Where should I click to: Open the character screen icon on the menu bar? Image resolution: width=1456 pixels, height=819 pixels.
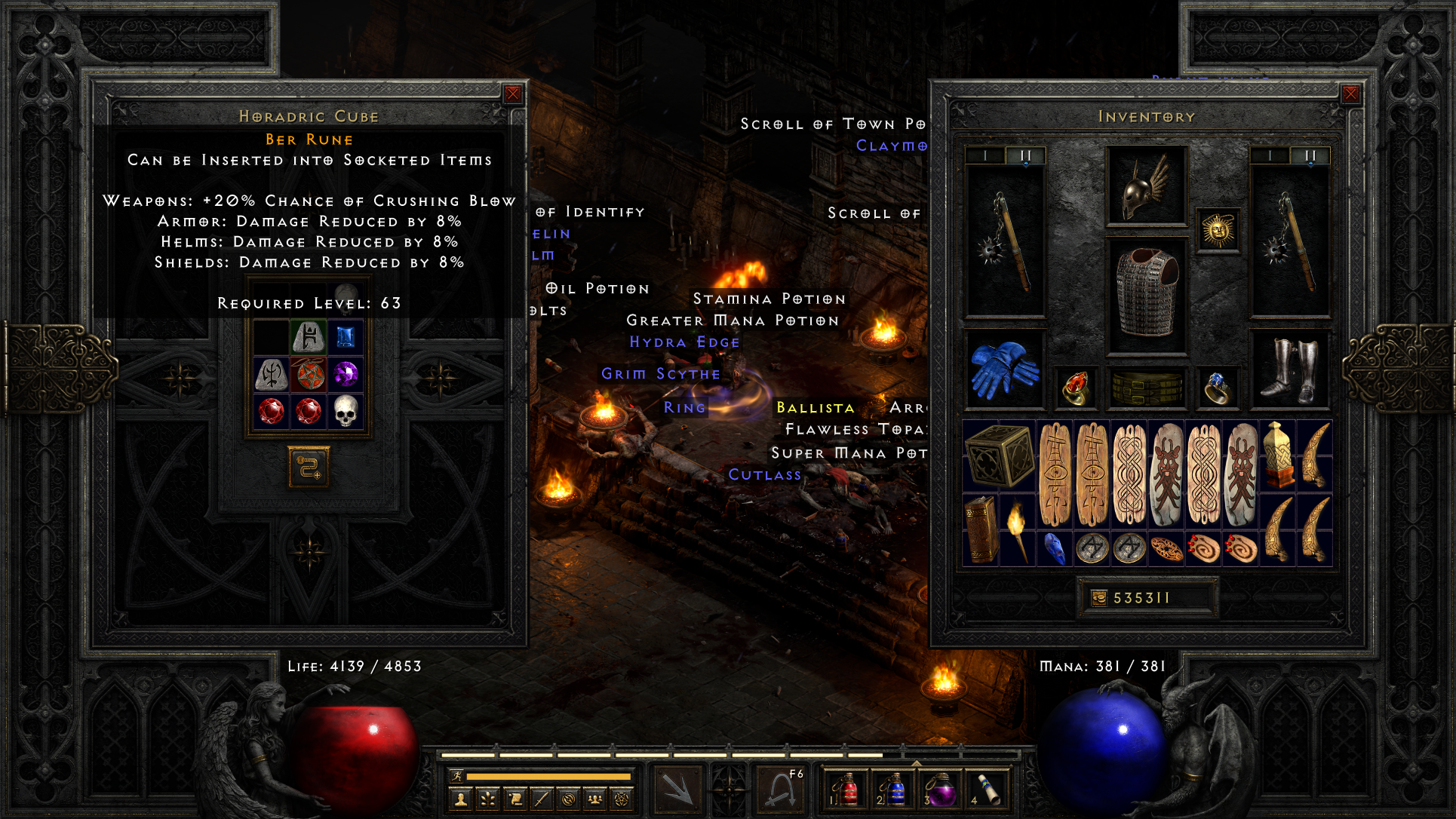point(460,799)
